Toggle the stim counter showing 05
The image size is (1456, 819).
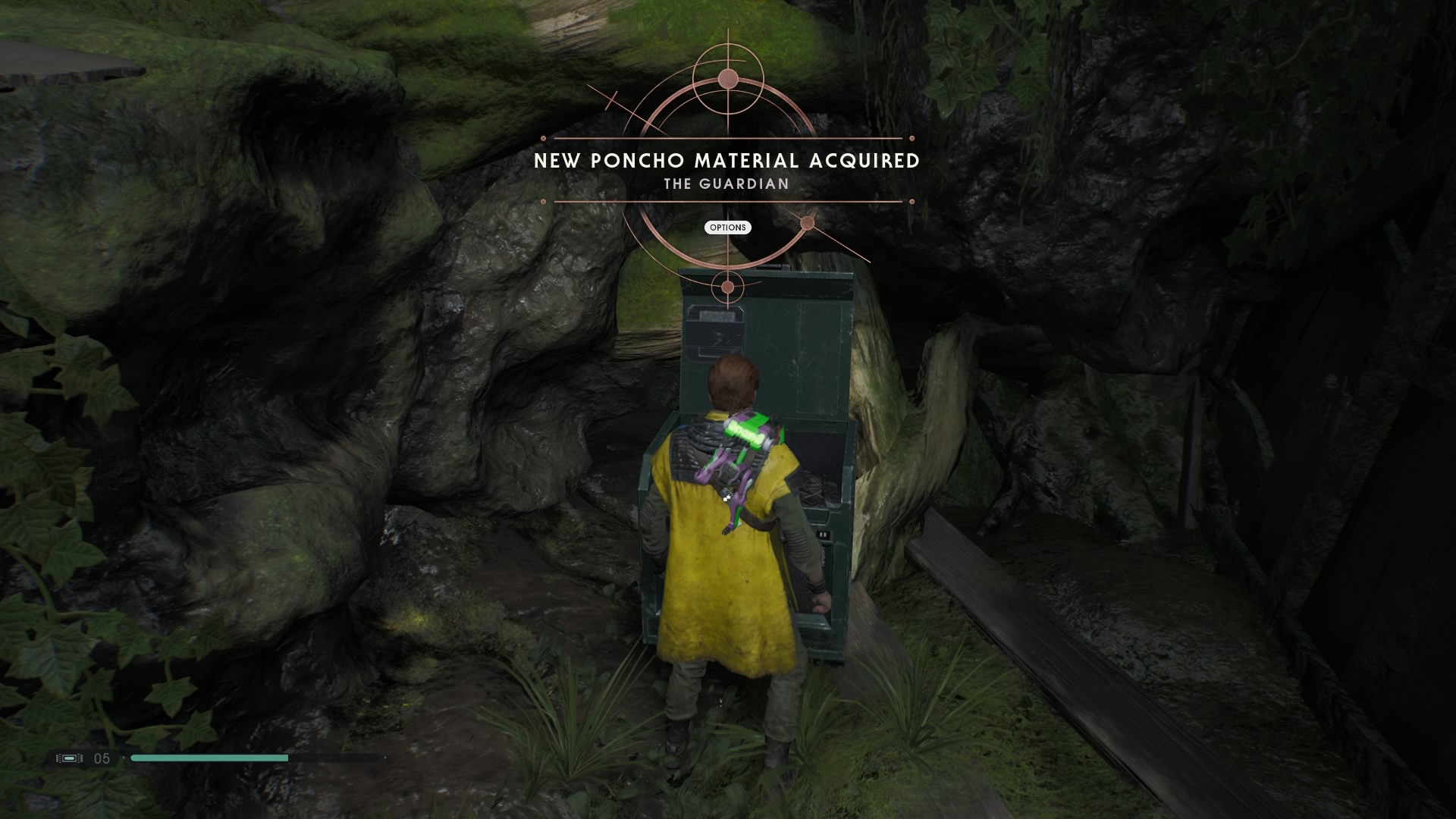pyautogui.click(x=102, y=758)
